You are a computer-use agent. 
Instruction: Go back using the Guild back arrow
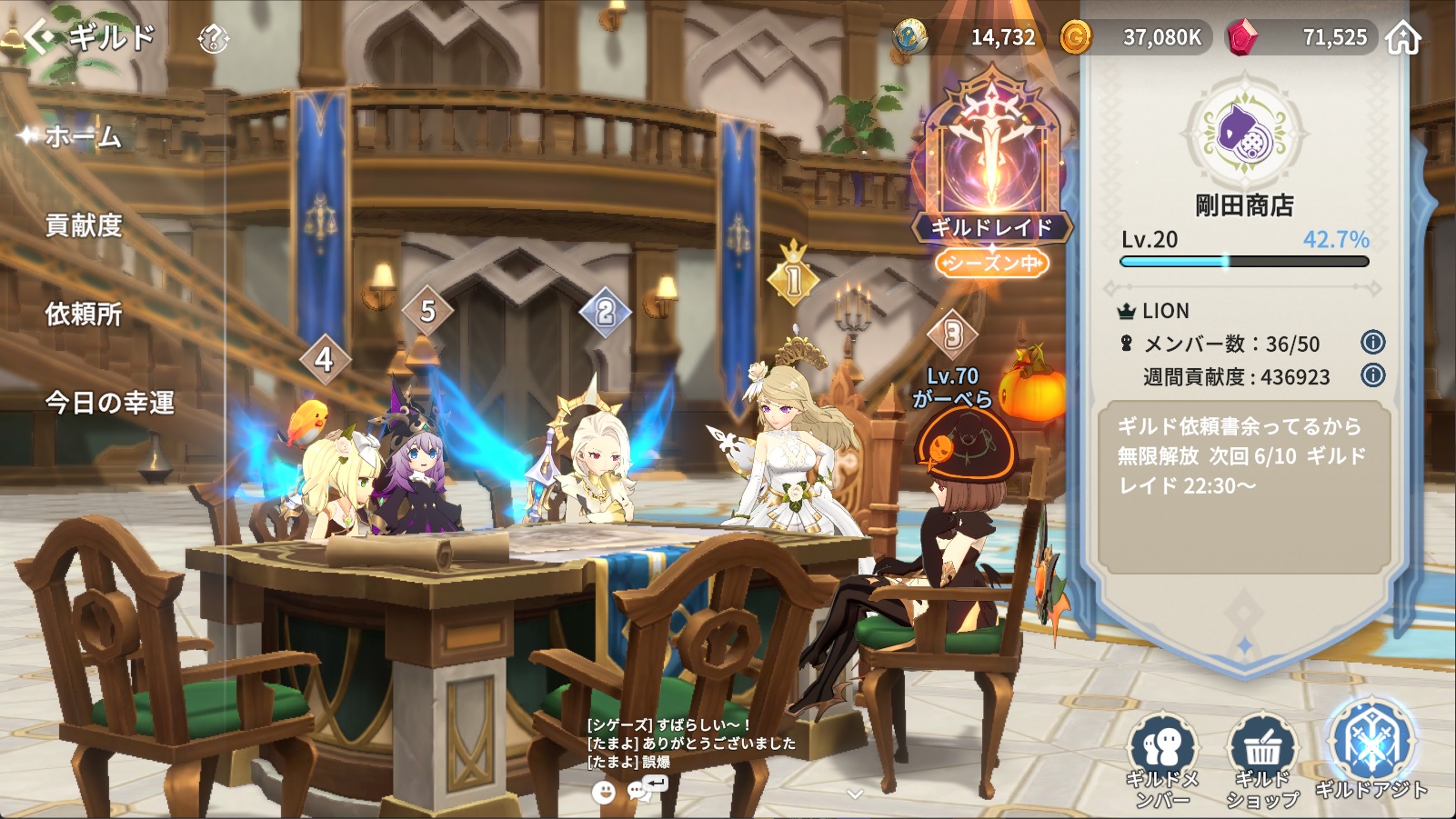coord(40,37)
